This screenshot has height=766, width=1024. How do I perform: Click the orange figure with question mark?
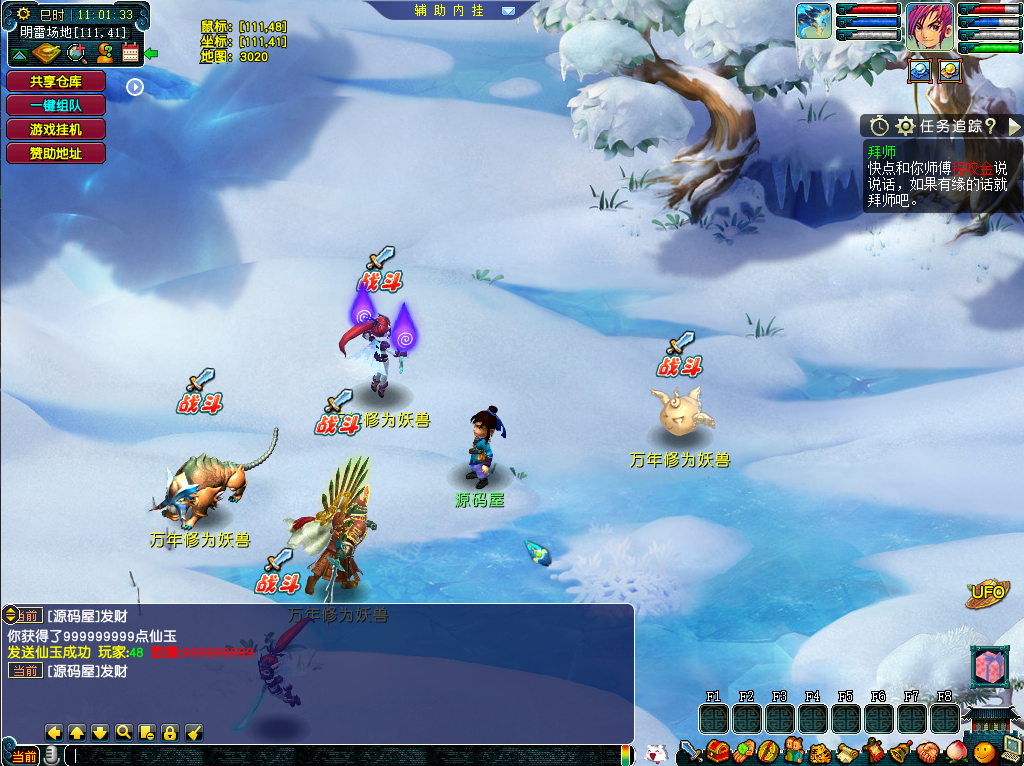coord(103,53)
